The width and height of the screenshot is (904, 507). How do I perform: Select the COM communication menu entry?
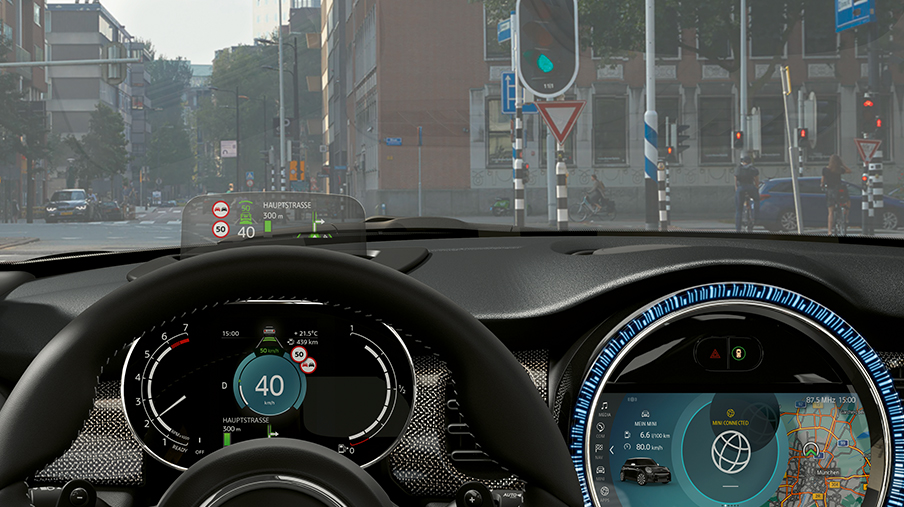[601, 429]
